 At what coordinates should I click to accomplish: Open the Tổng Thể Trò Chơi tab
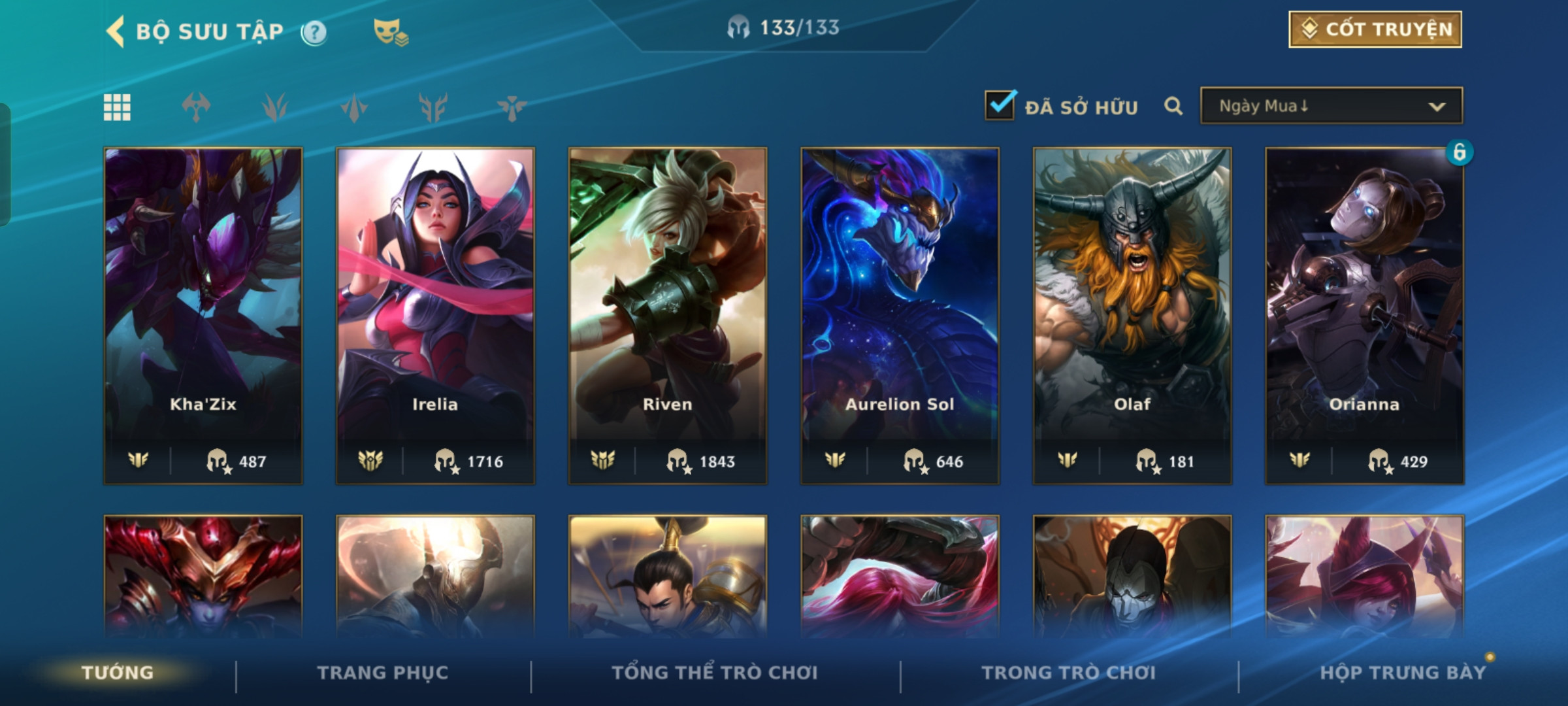pyautogui.click(x=715, y=673)
